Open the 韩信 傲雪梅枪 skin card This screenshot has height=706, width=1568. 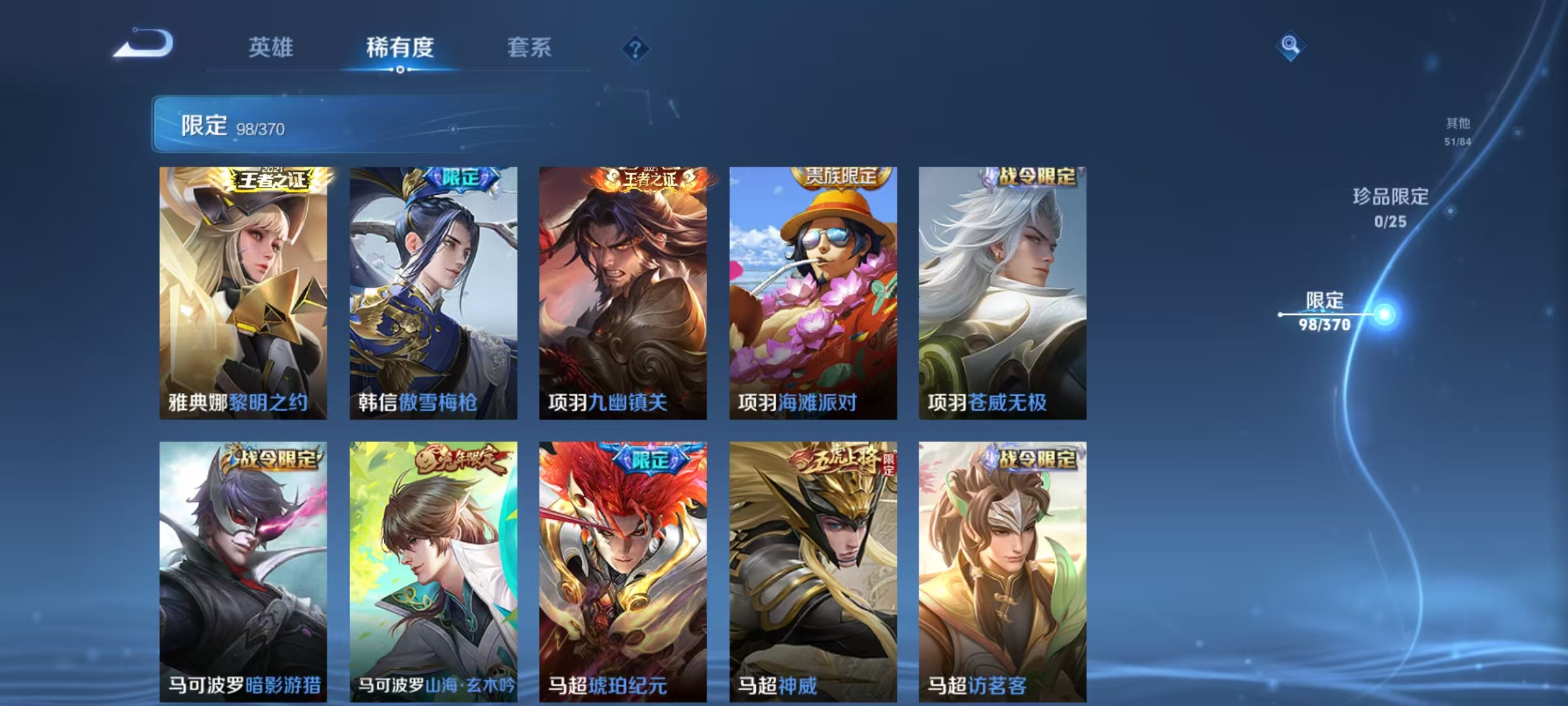431,288
